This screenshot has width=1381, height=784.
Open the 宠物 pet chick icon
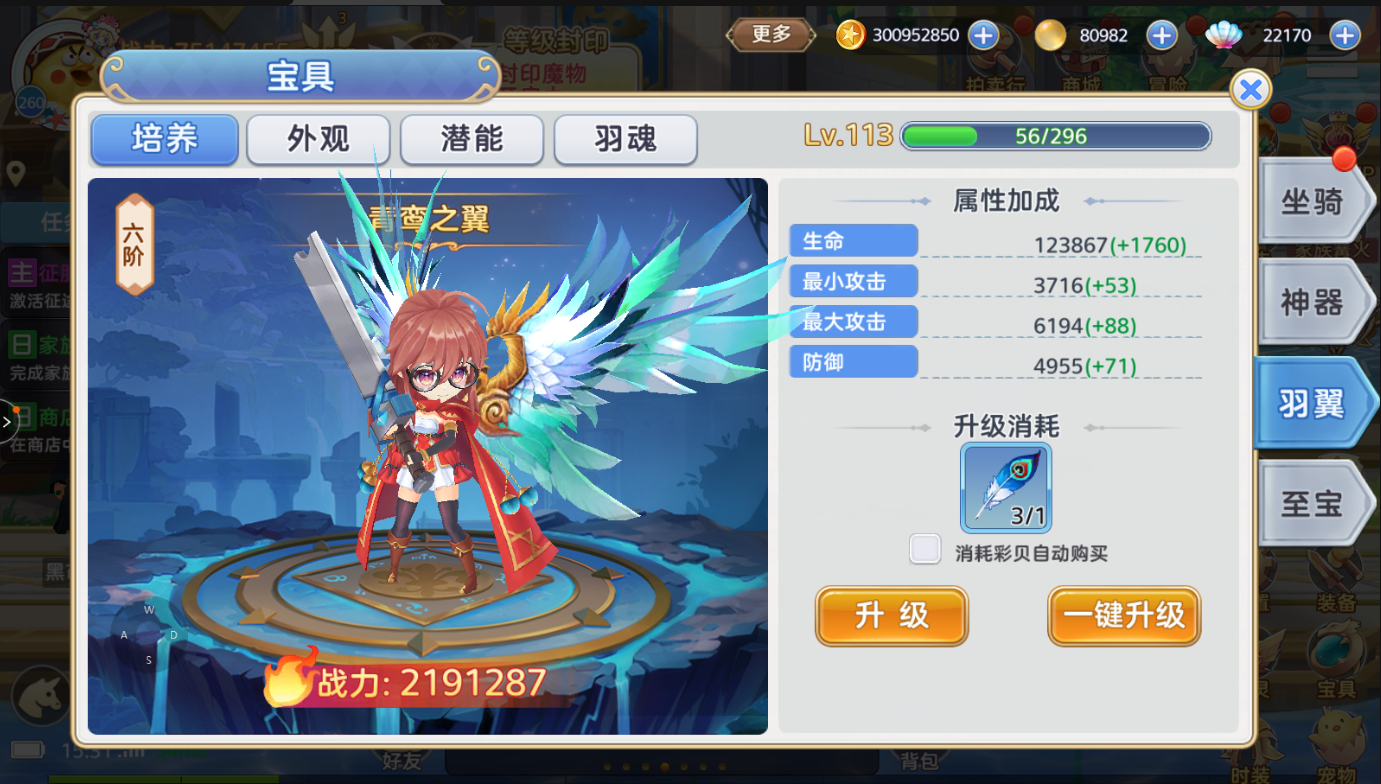coord(1336,732)
